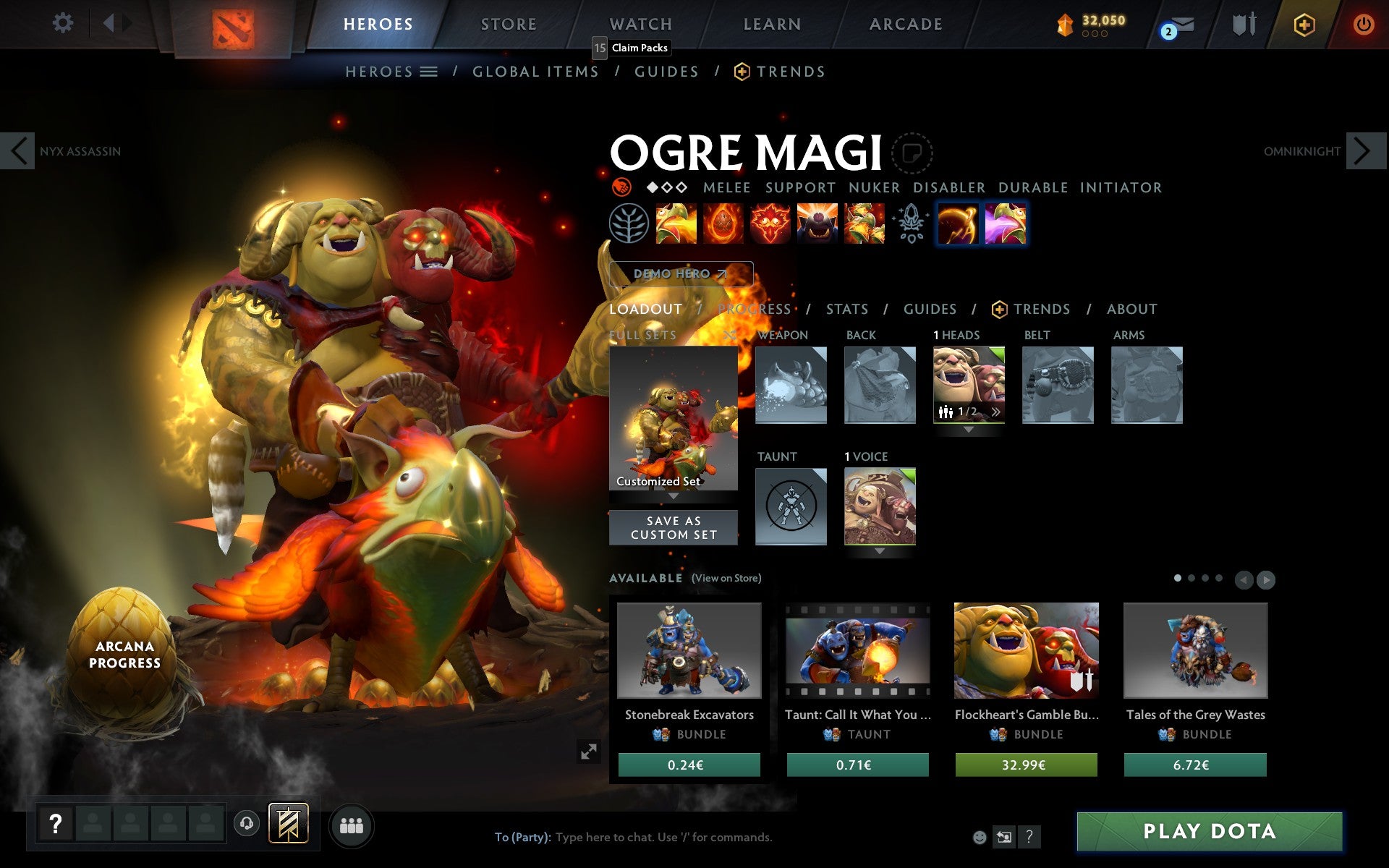Switch to the Stats tab

pyautogui.click(x=846, y=309)
